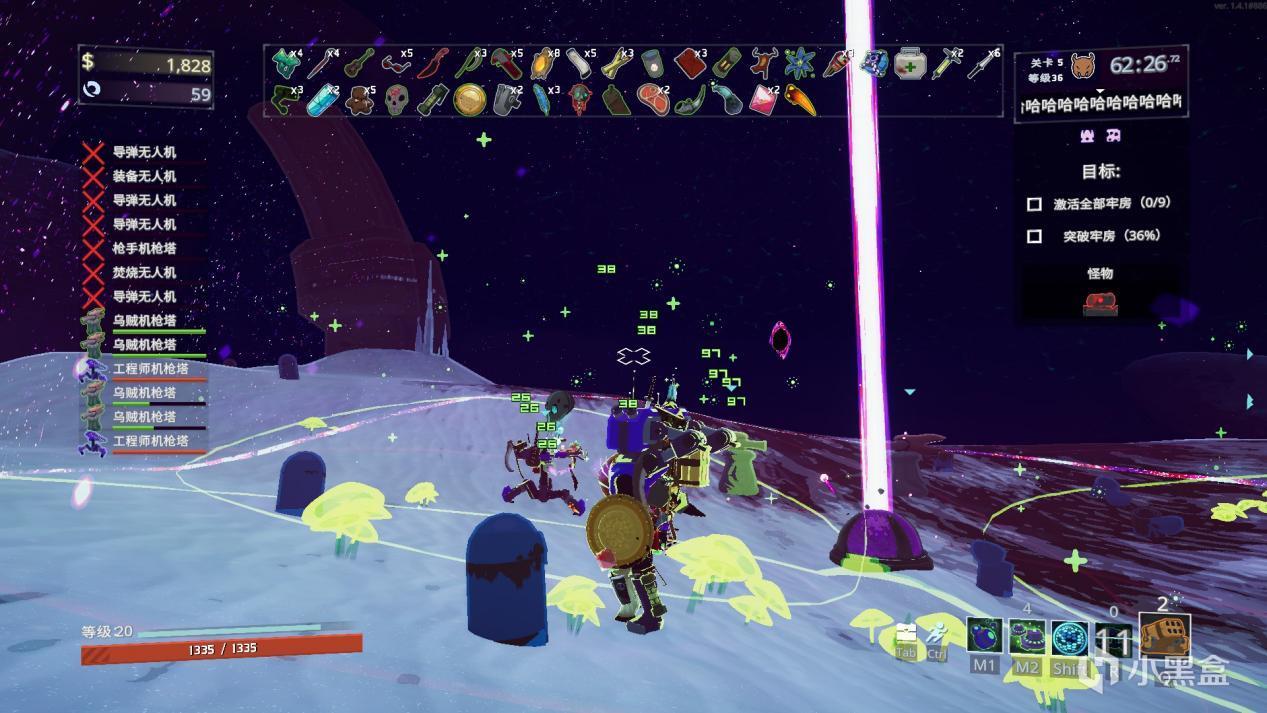The width and height of the screenshot is (1267, 713).
Task: Click the monster icon under 怪物
Action: (1100, 303)
